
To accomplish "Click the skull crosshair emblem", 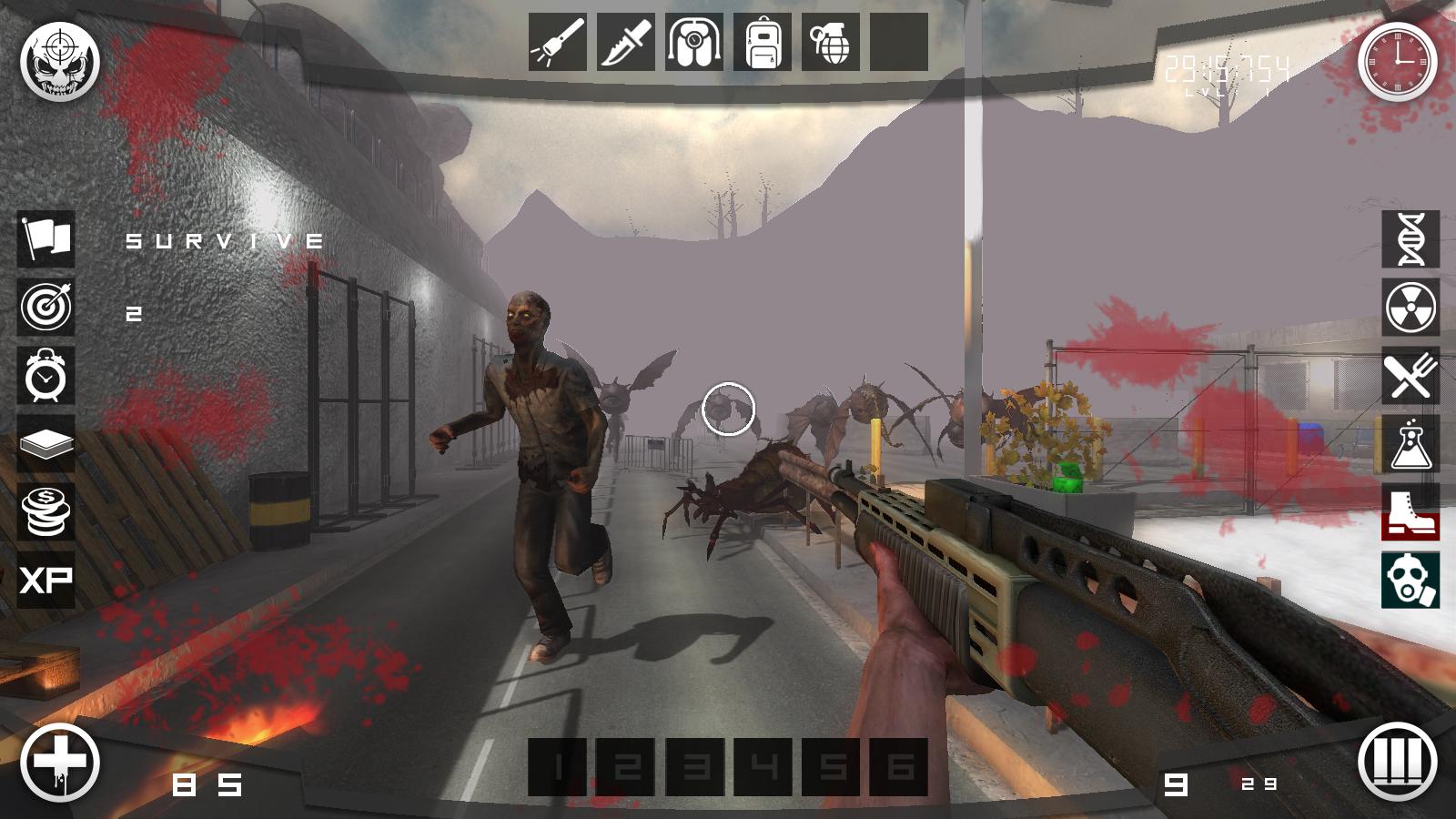I will [x=60, y=62].
